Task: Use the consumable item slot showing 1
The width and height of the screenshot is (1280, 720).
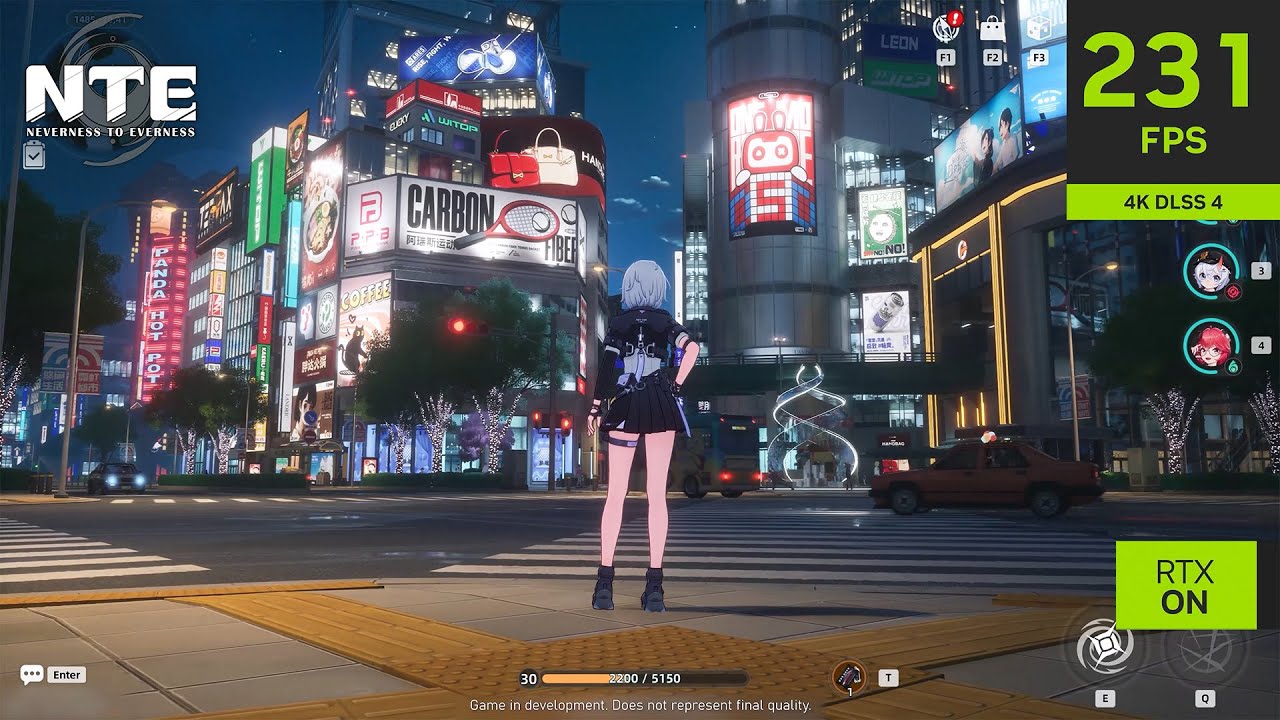Action: pyautogui.click(x=849, y=677)
